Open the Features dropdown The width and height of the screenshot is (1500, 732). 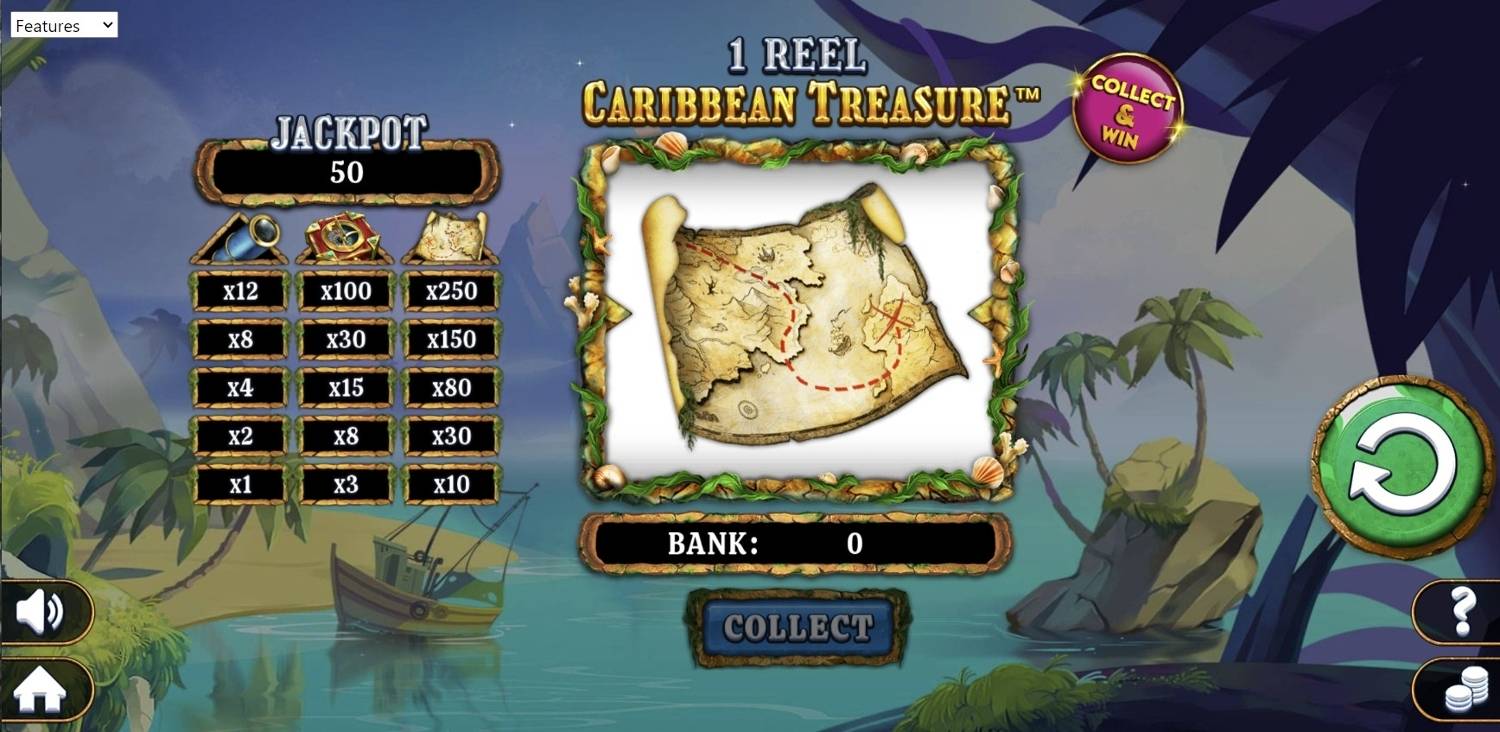[x=64, y=25]
